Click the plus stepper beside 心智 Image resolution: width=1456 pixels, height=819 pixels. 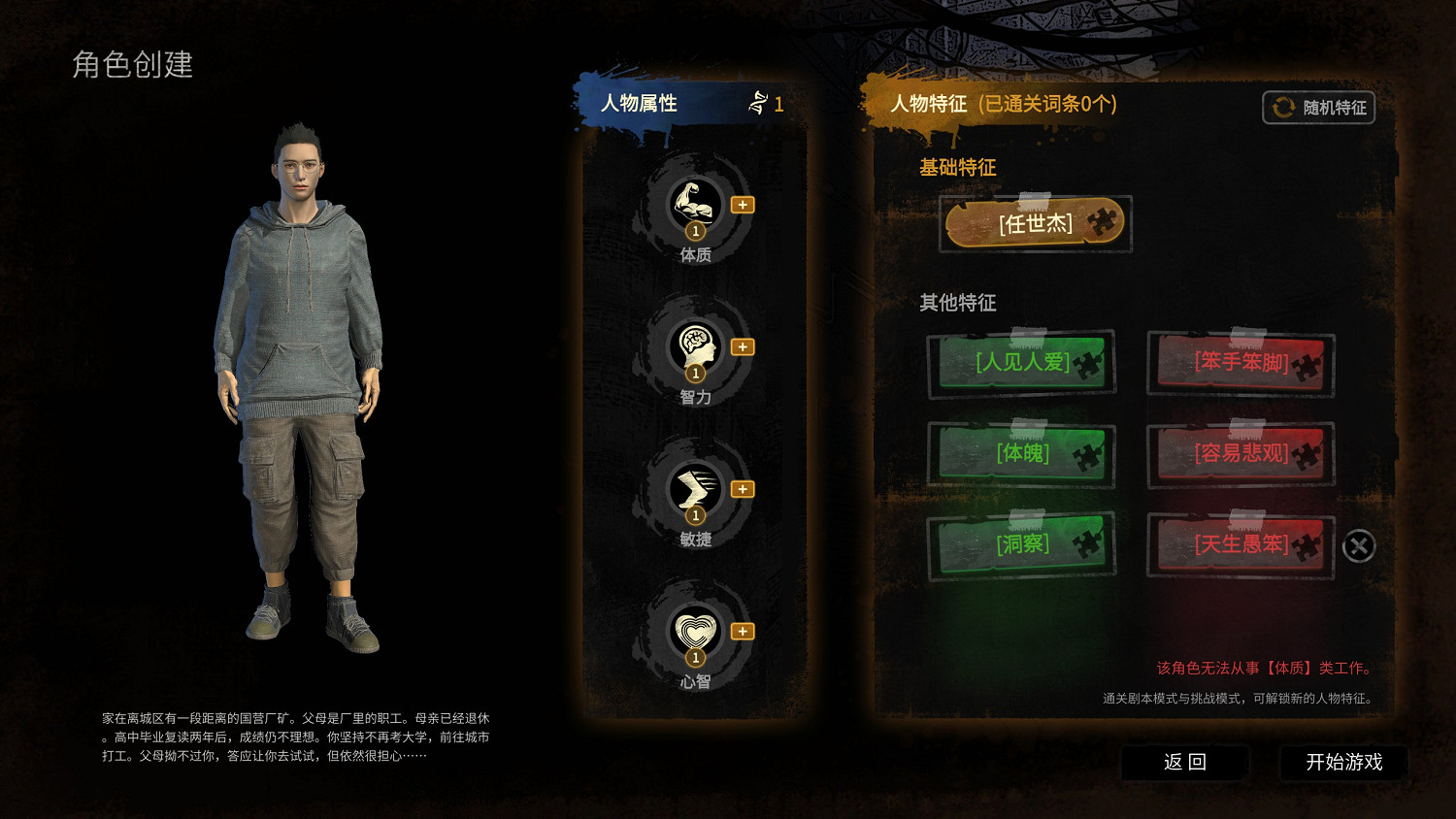coord(742,630)
